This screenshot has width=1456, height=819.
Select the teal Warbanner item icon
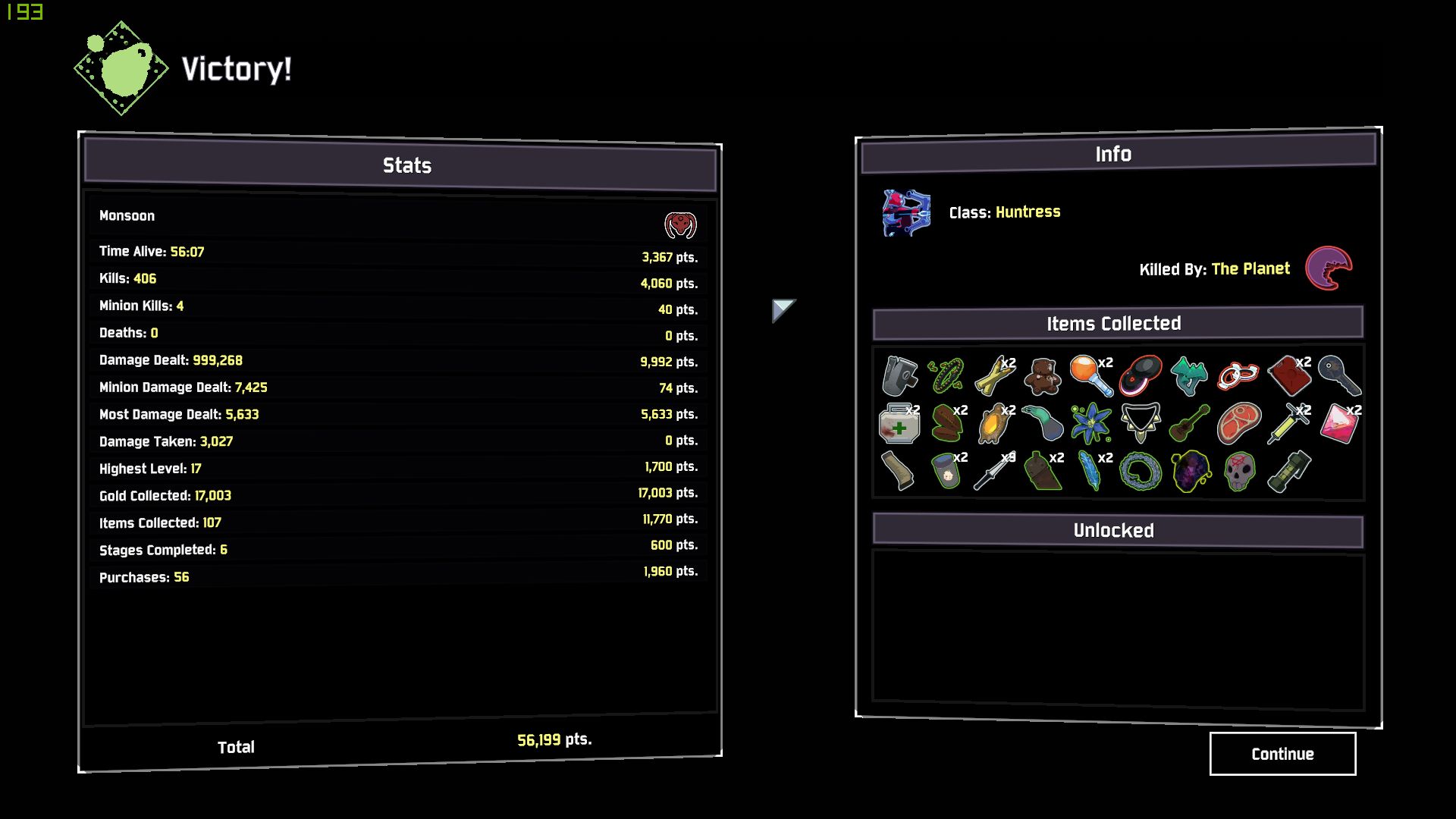(1187, 375)
